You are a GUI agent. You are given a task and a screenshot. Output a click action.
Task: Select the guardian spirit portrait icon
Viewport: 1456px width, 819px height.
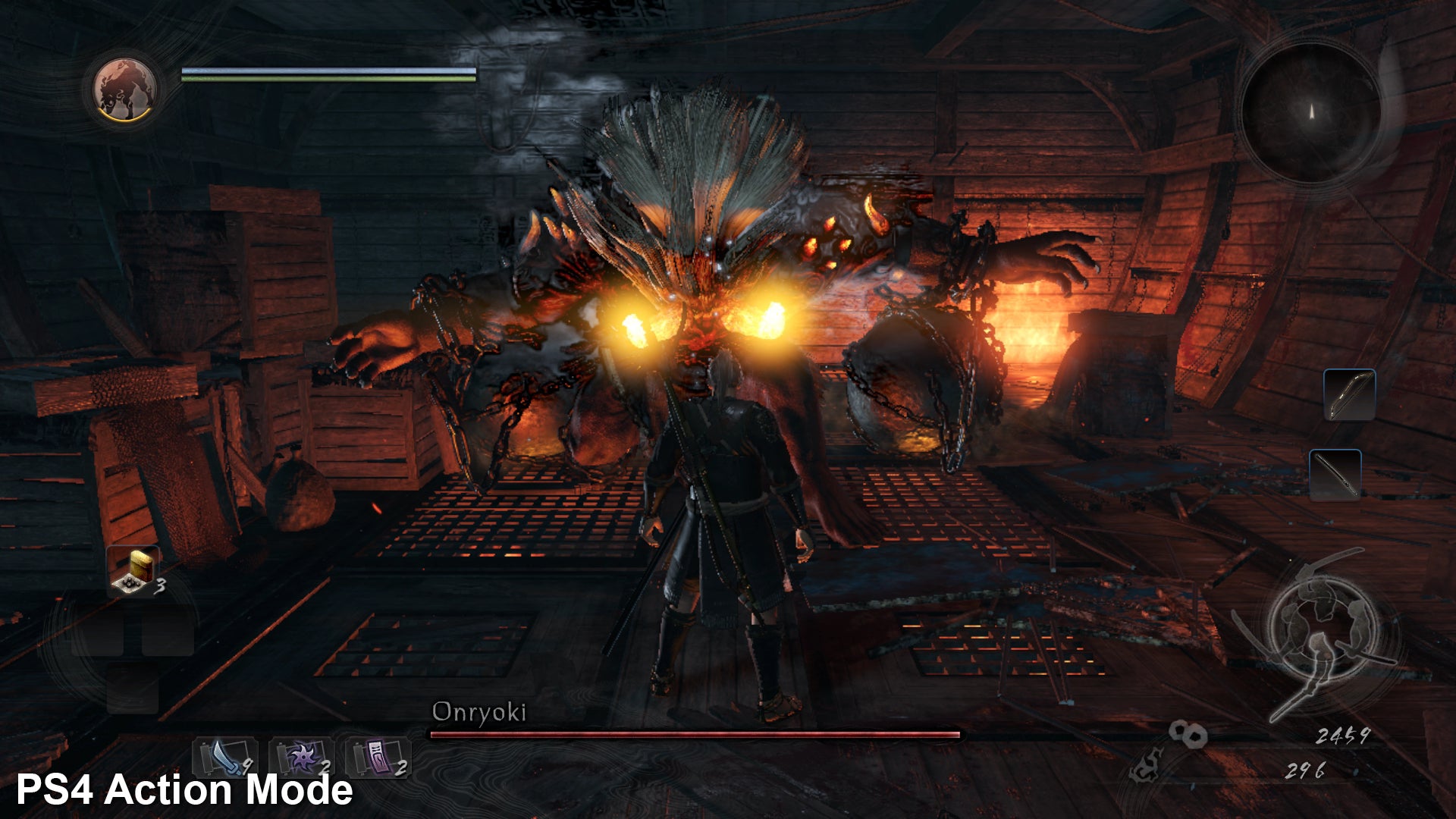125,89
